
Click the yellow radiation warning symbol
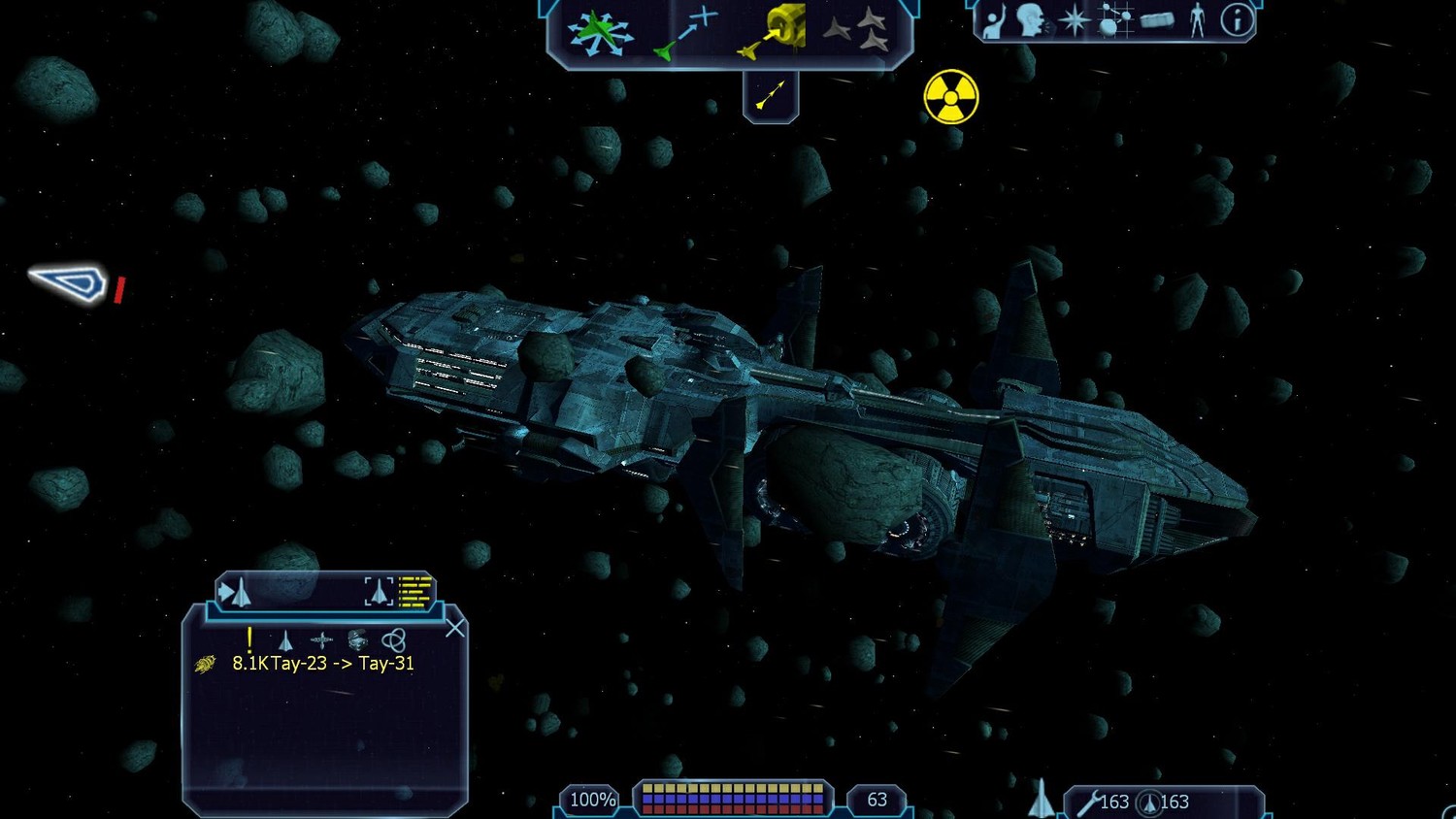coord(951,97)
